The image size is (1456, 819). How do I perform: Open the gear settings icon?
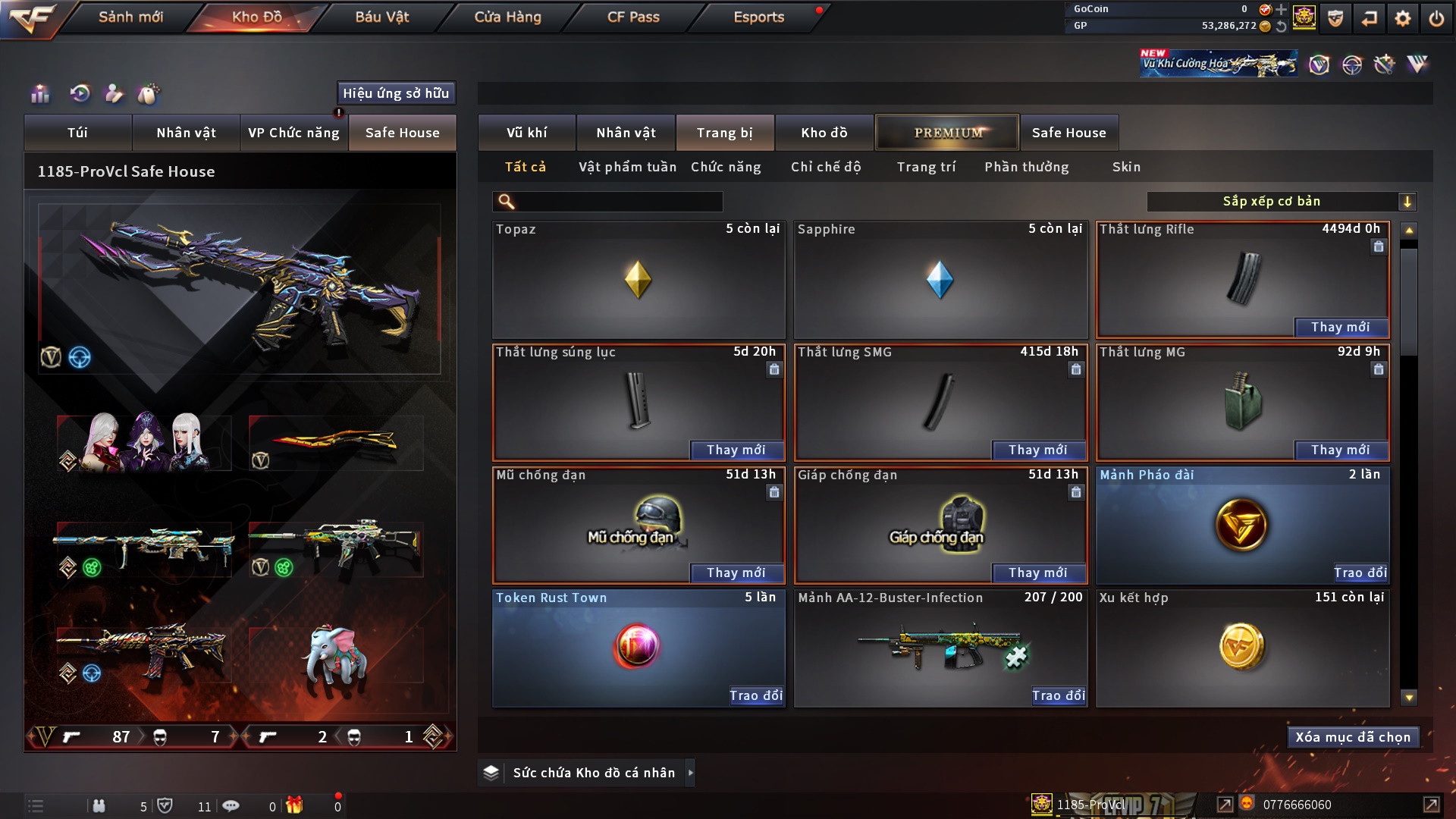pos(1403,18)
